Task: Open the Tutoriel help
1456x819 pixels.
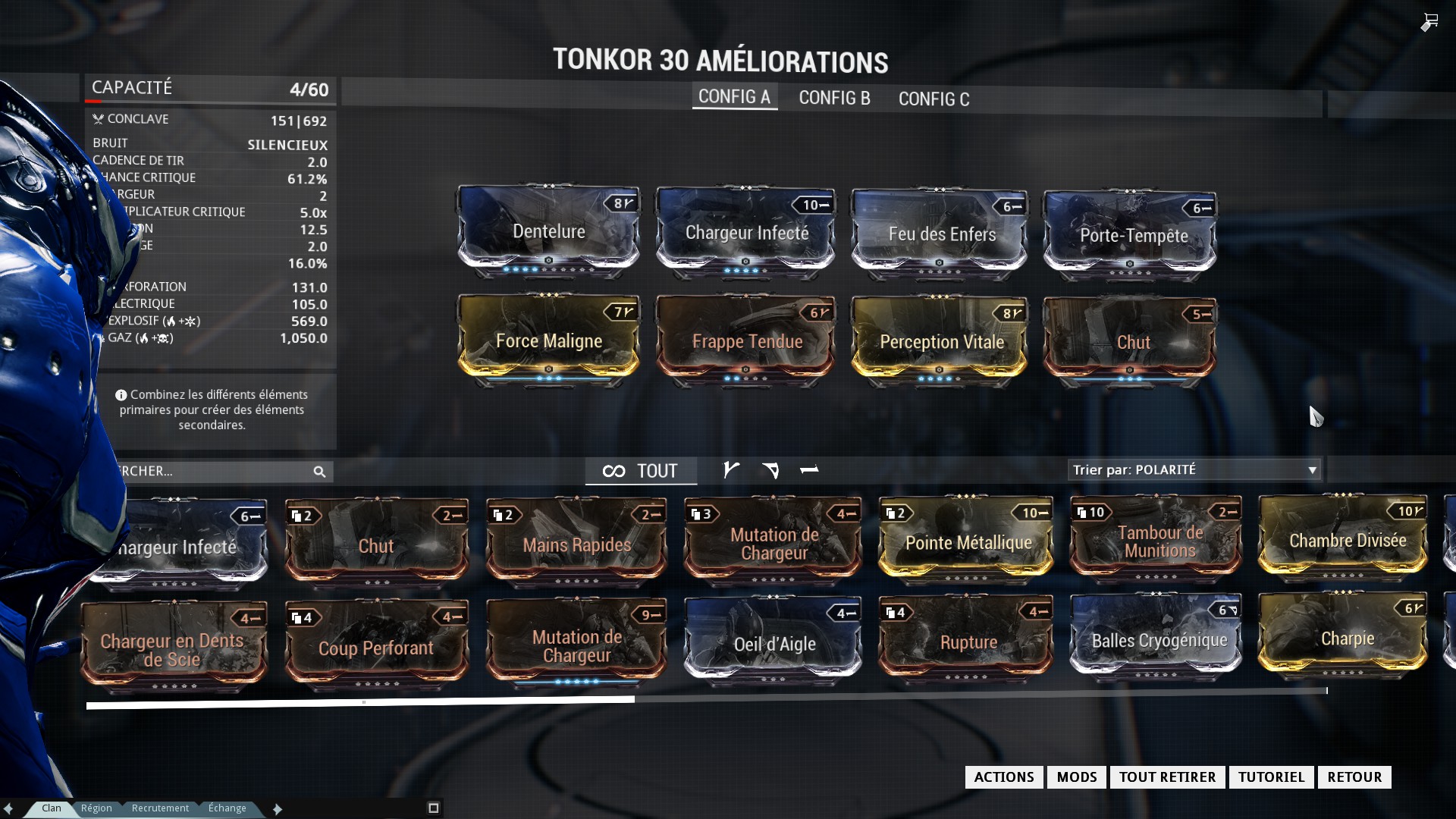Action: pyautogui.click(x=1271, y=777)
